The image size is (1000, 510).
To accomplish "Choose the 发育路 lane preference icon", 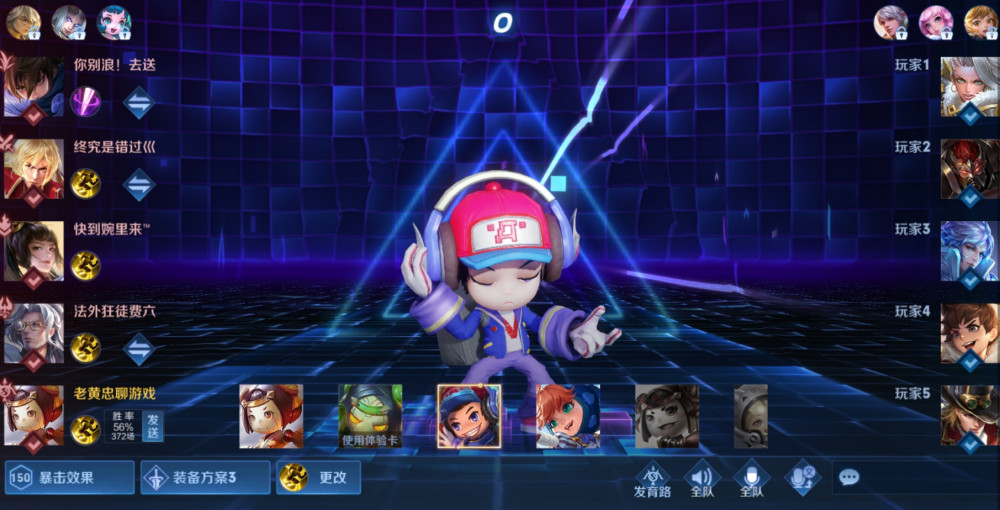I will coord(652,478).
